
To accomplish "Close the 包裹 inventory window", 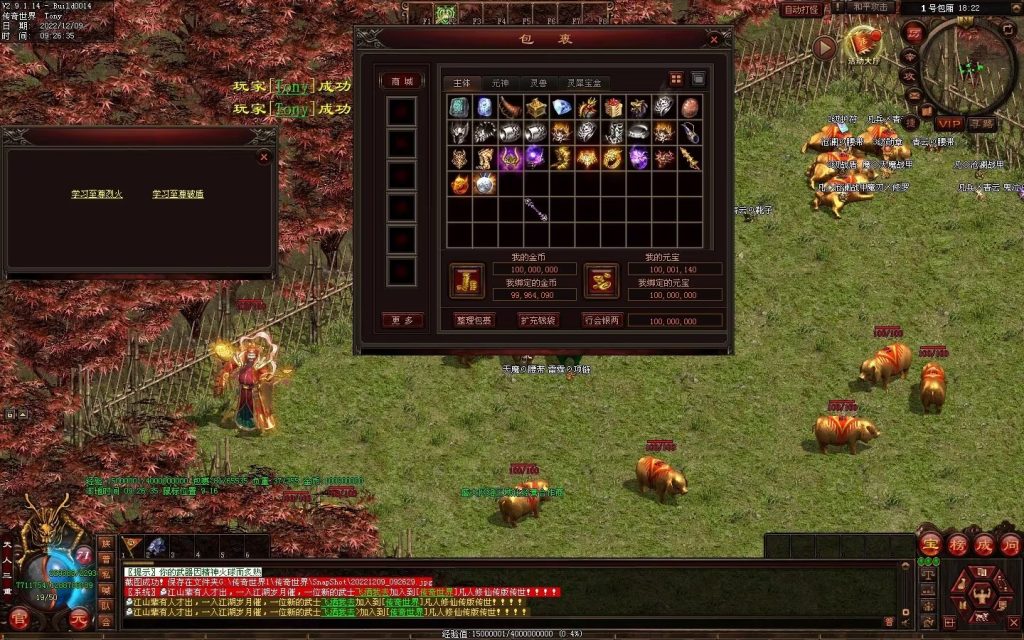I will point(714,40).
